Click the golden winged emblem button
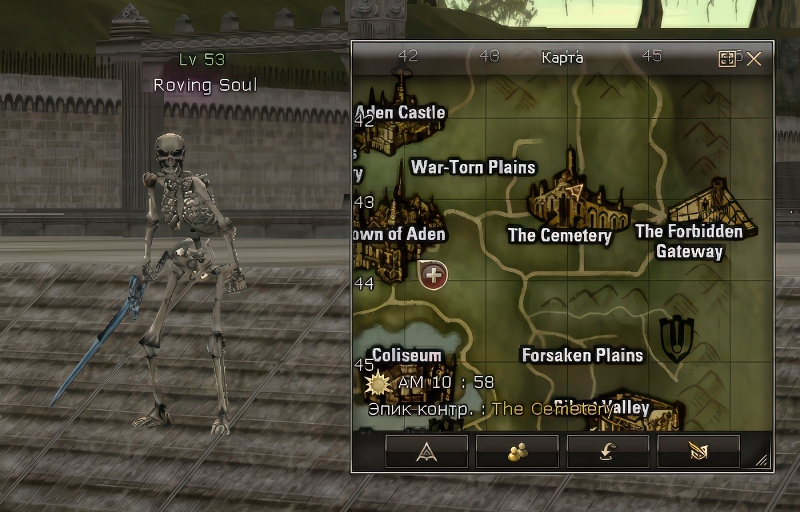The width and height of the screenshot is (800, 512). (698, 451)
